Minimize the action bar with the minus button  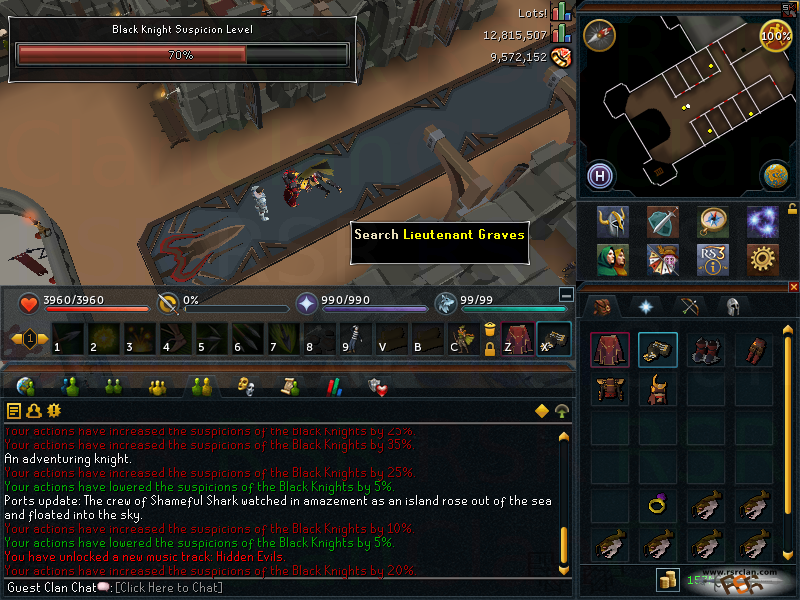coord(566,296)
